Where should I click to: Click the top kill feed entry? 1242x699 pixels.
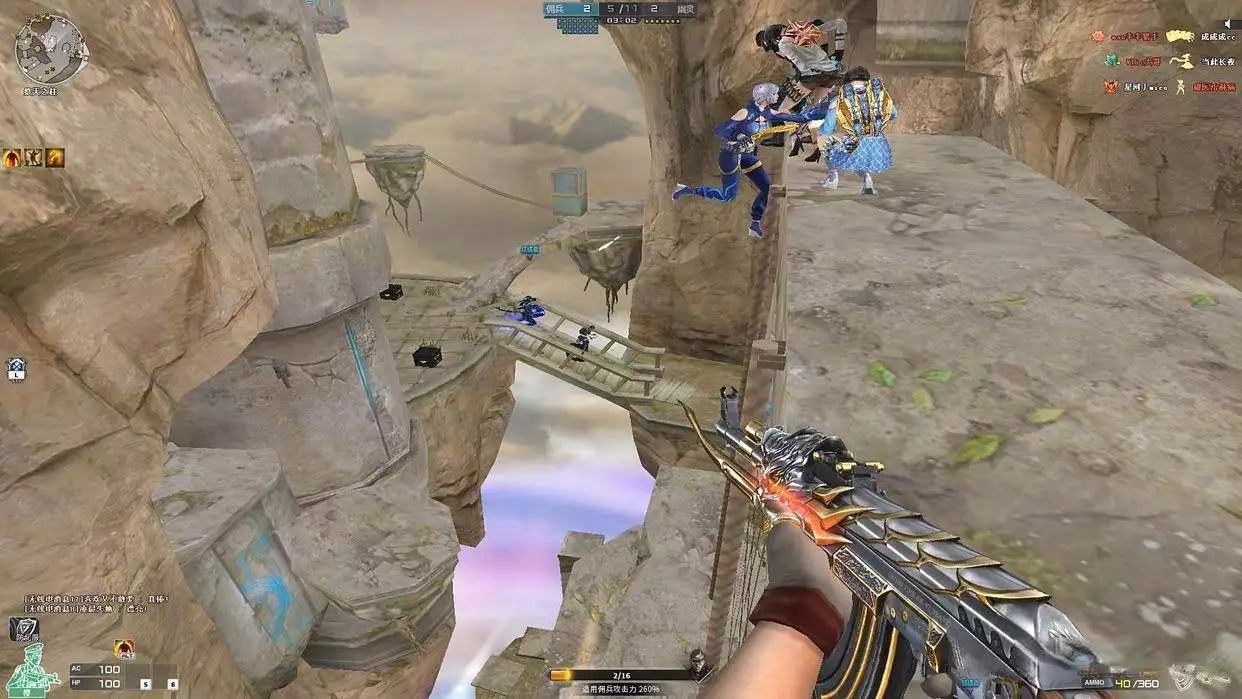pos(1166,36)
